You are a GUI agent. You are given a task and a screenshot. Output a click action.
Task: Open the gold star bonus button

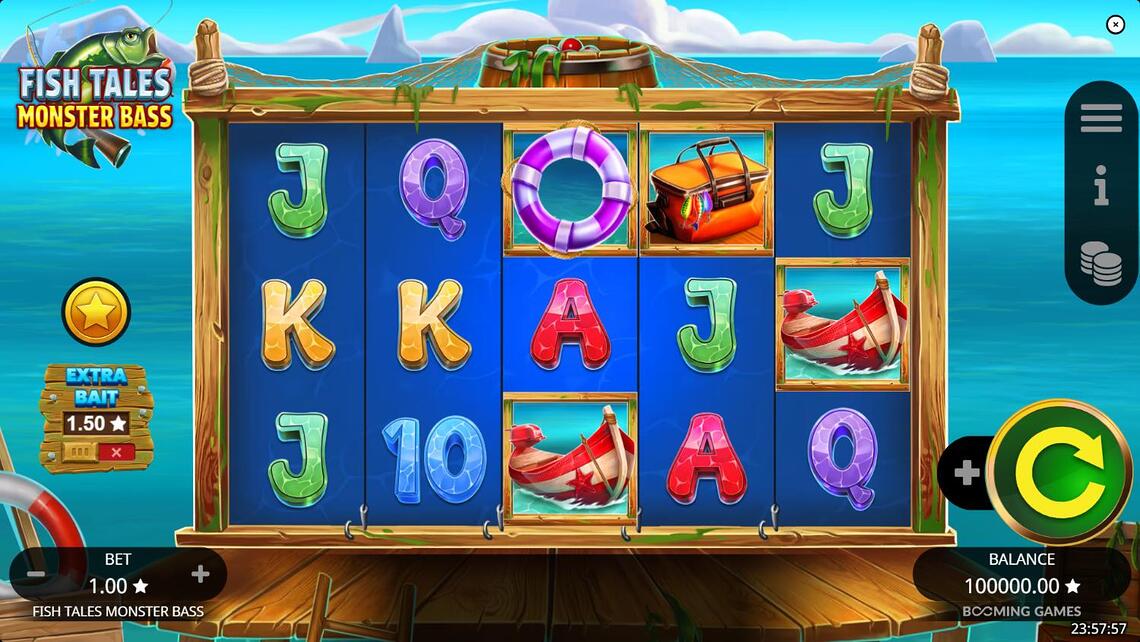(x=96, y=312)
